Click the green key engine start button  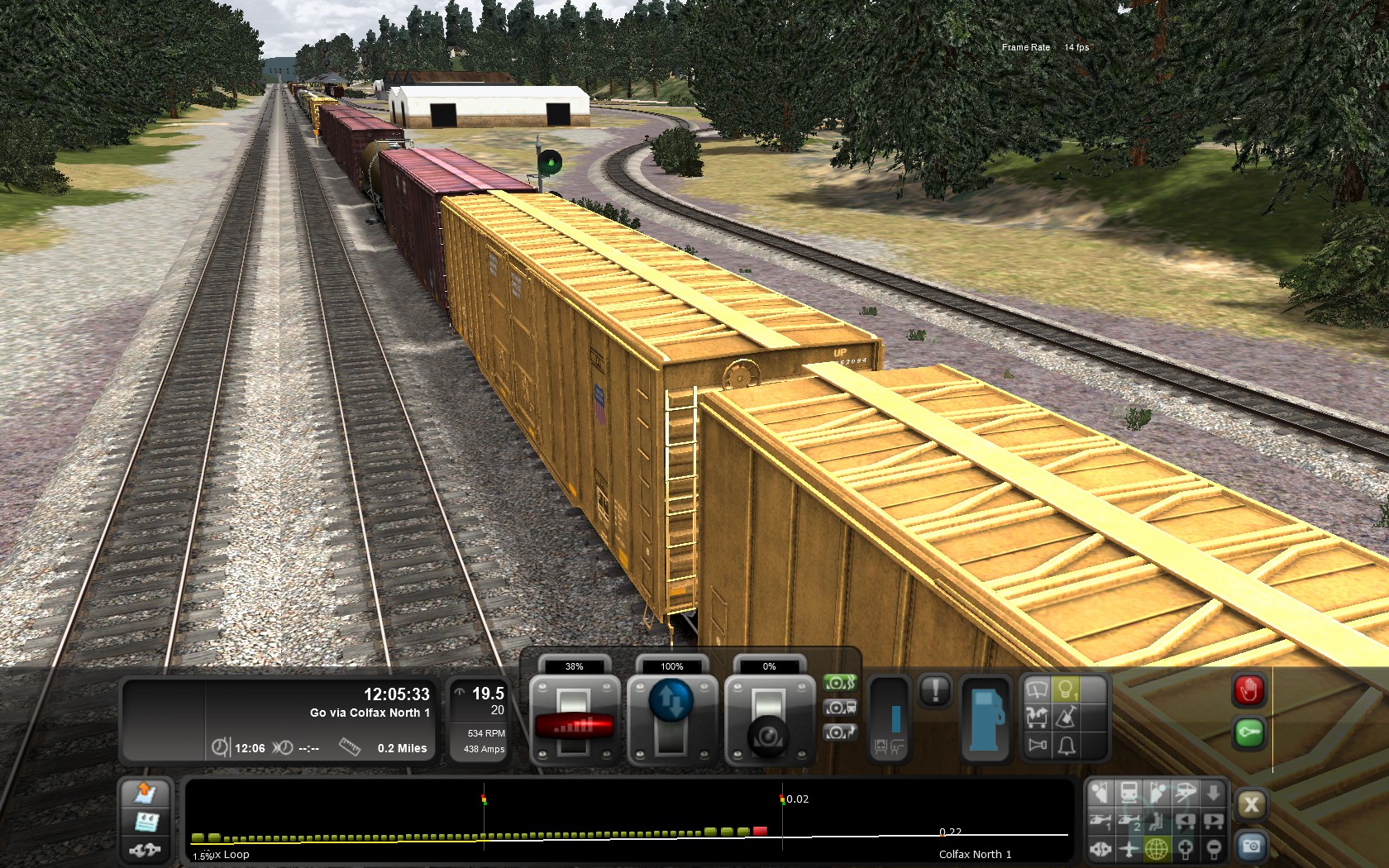[x=1248, y=733]
